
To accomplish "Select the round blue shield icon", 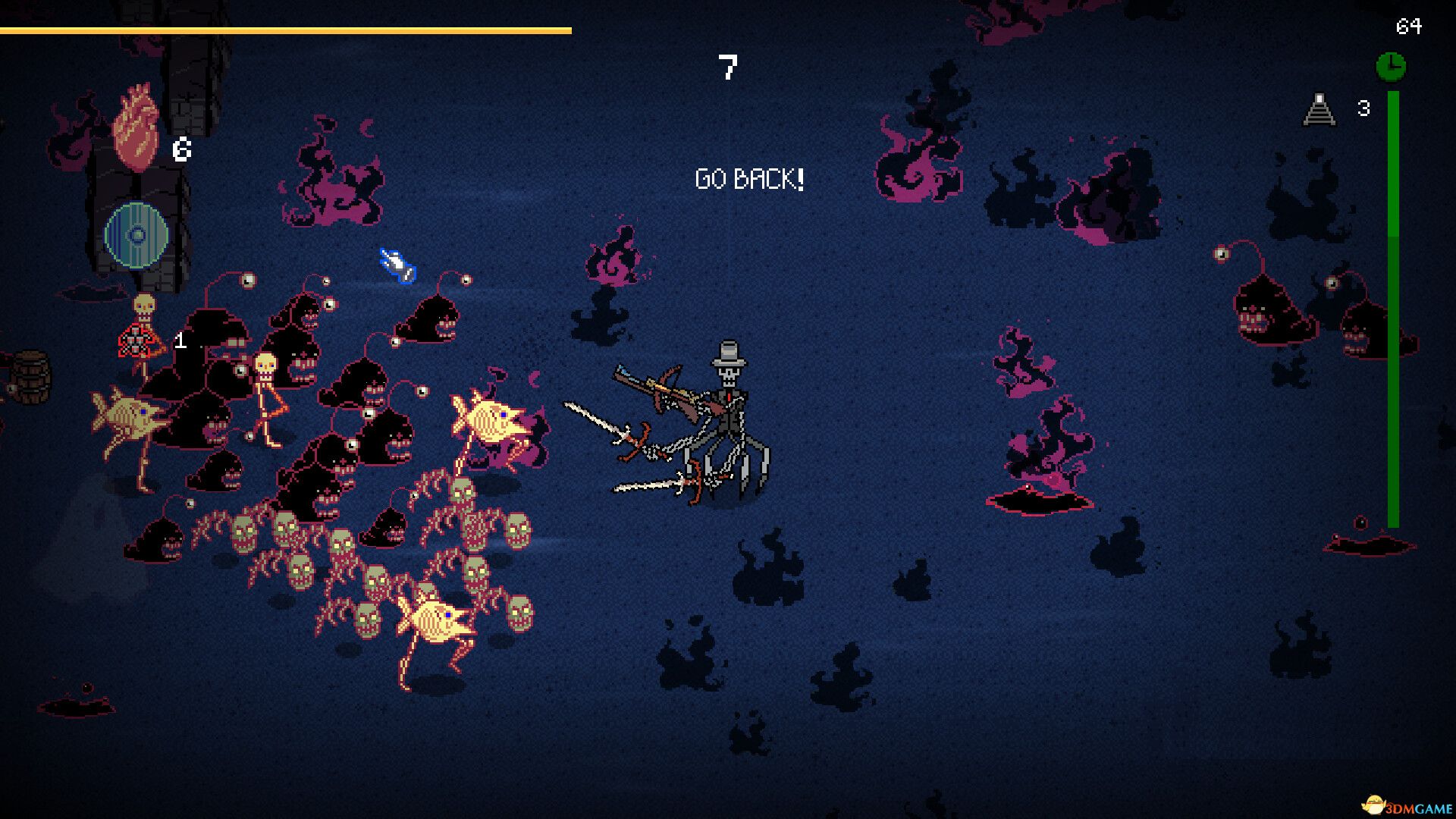I will point(136,235).
